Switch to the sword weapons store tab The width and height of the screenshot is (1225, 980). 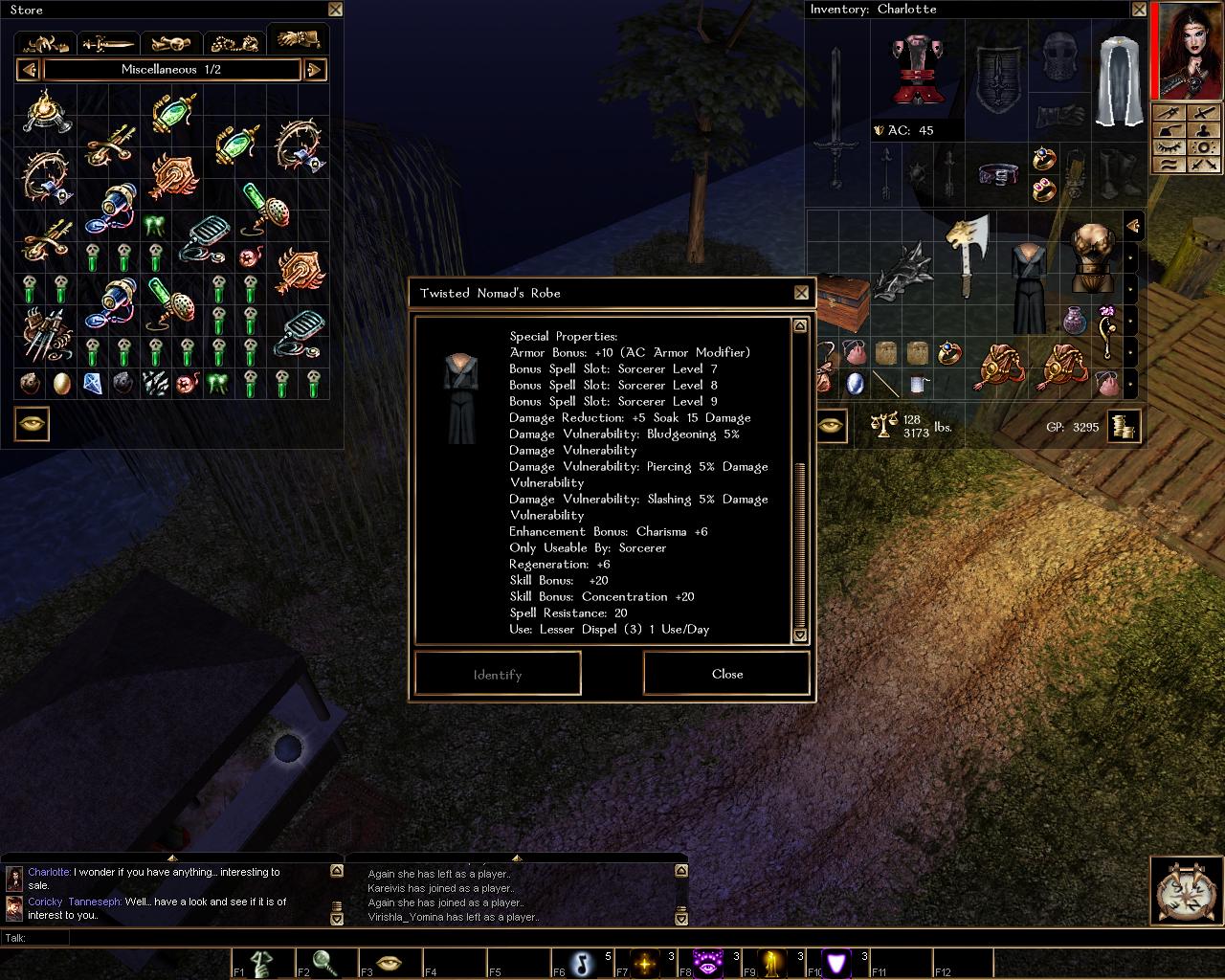click(108, 44)
